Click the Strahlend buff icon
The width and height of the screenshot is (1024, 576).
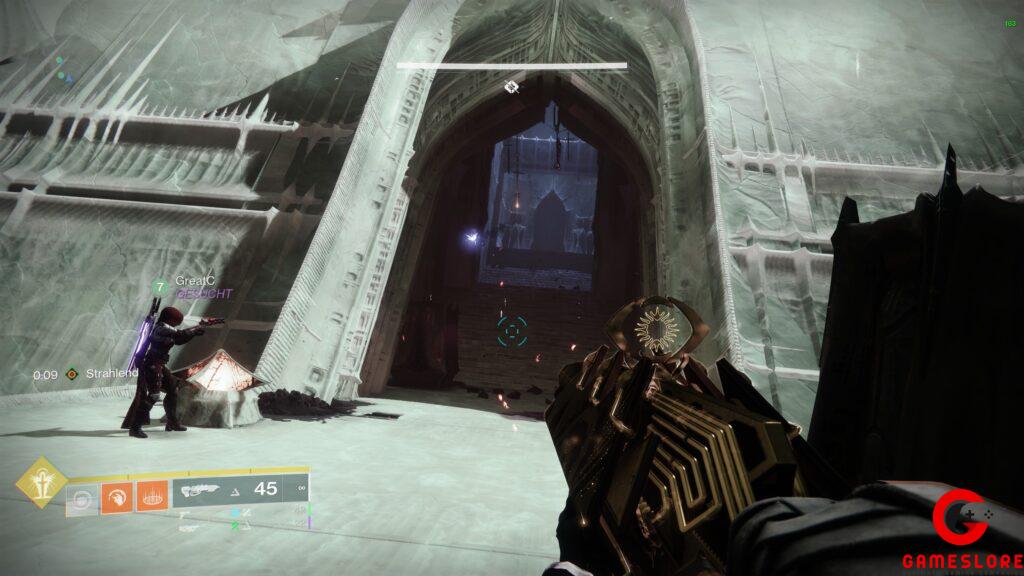click(x=72, y=375)
